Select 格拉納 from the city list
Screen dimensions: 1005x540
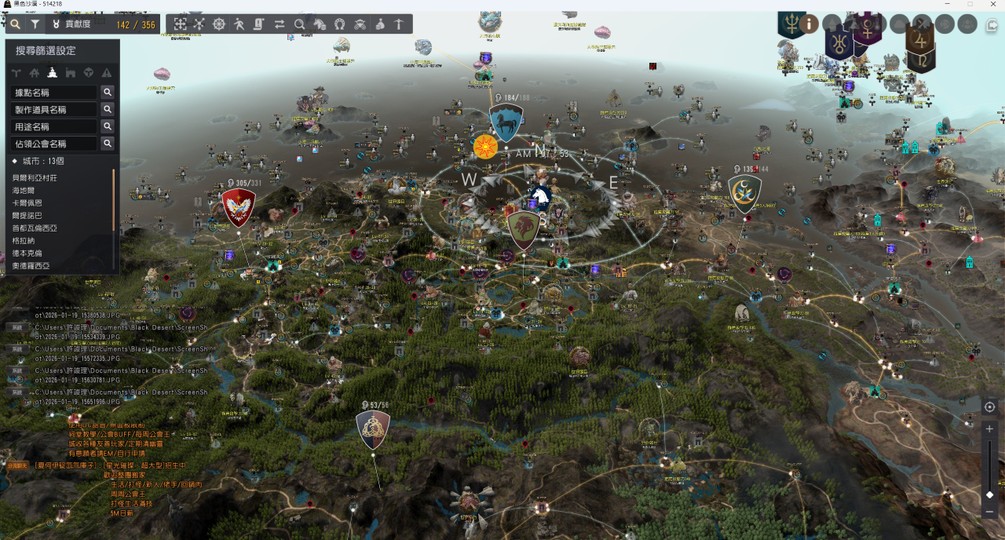coord(25,241)
